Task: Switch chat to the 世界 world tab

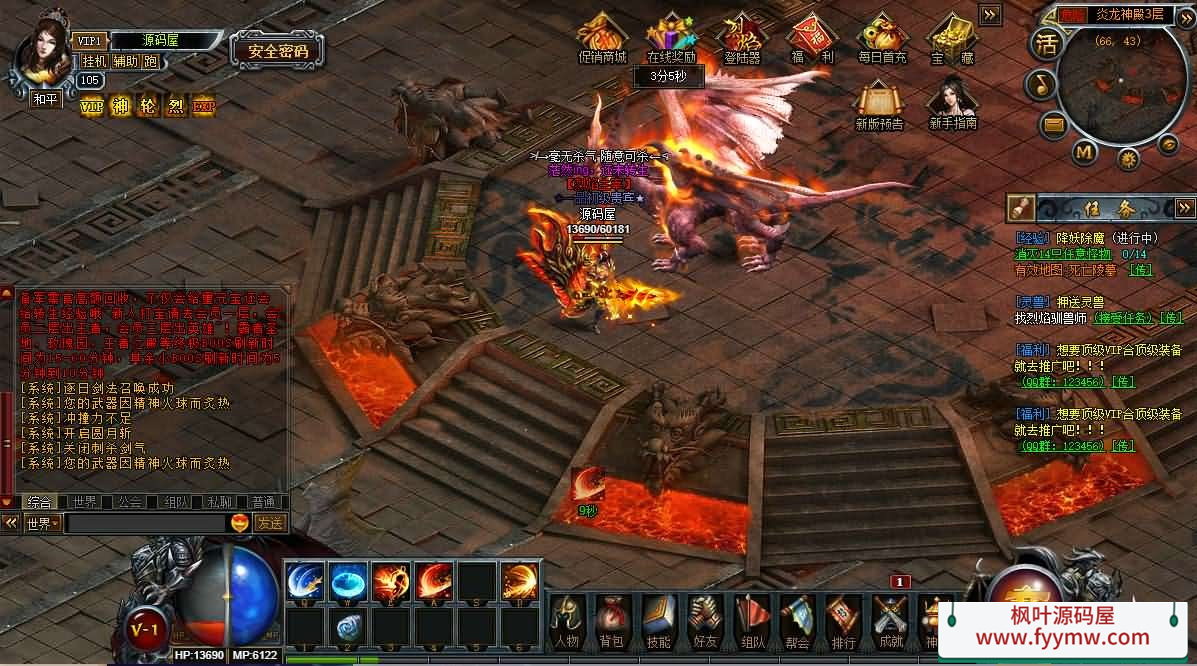Action: point(85,502)
